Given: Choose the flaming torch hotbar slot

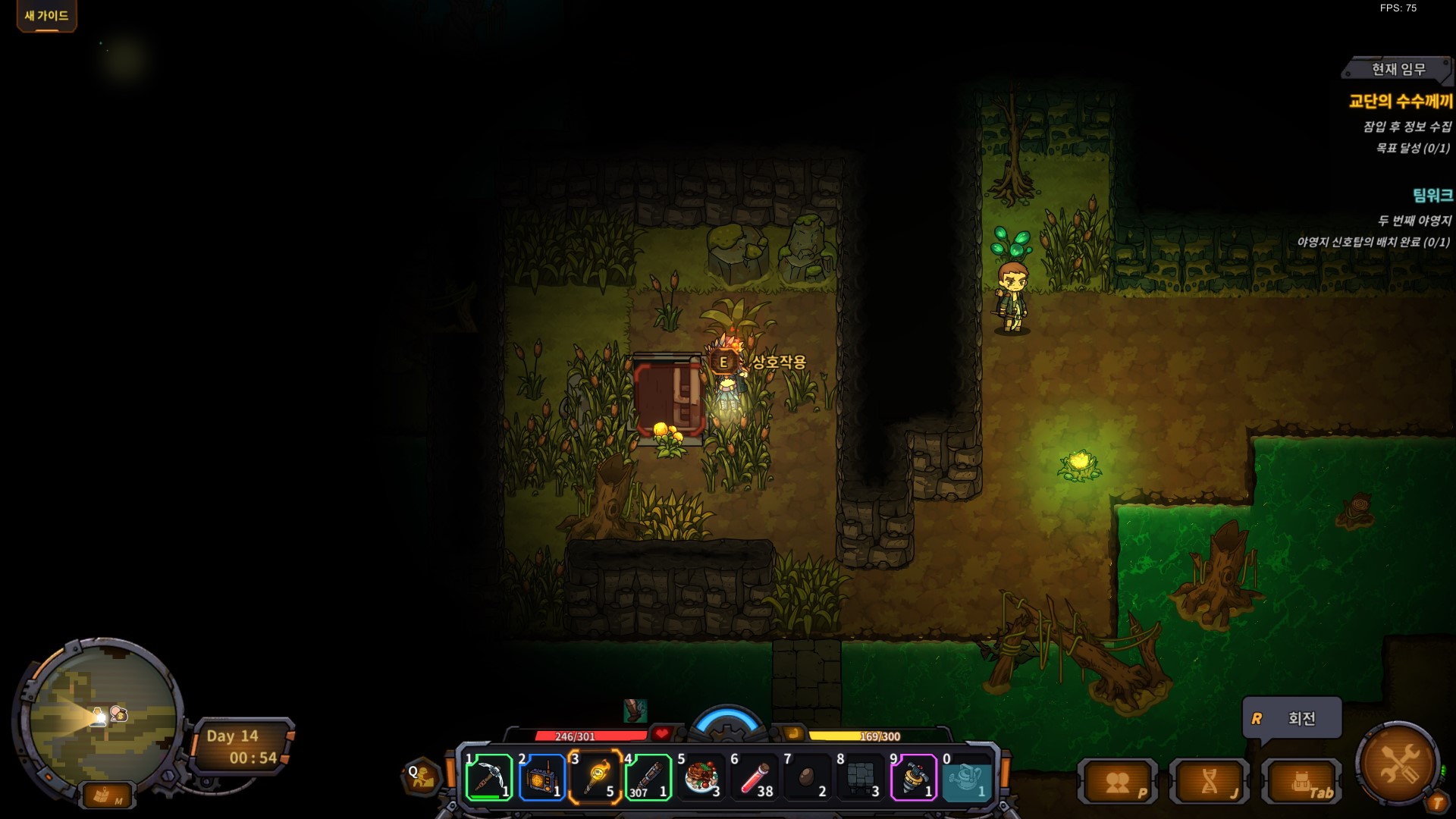Looking at the screenshot, I should coord(595,778).
